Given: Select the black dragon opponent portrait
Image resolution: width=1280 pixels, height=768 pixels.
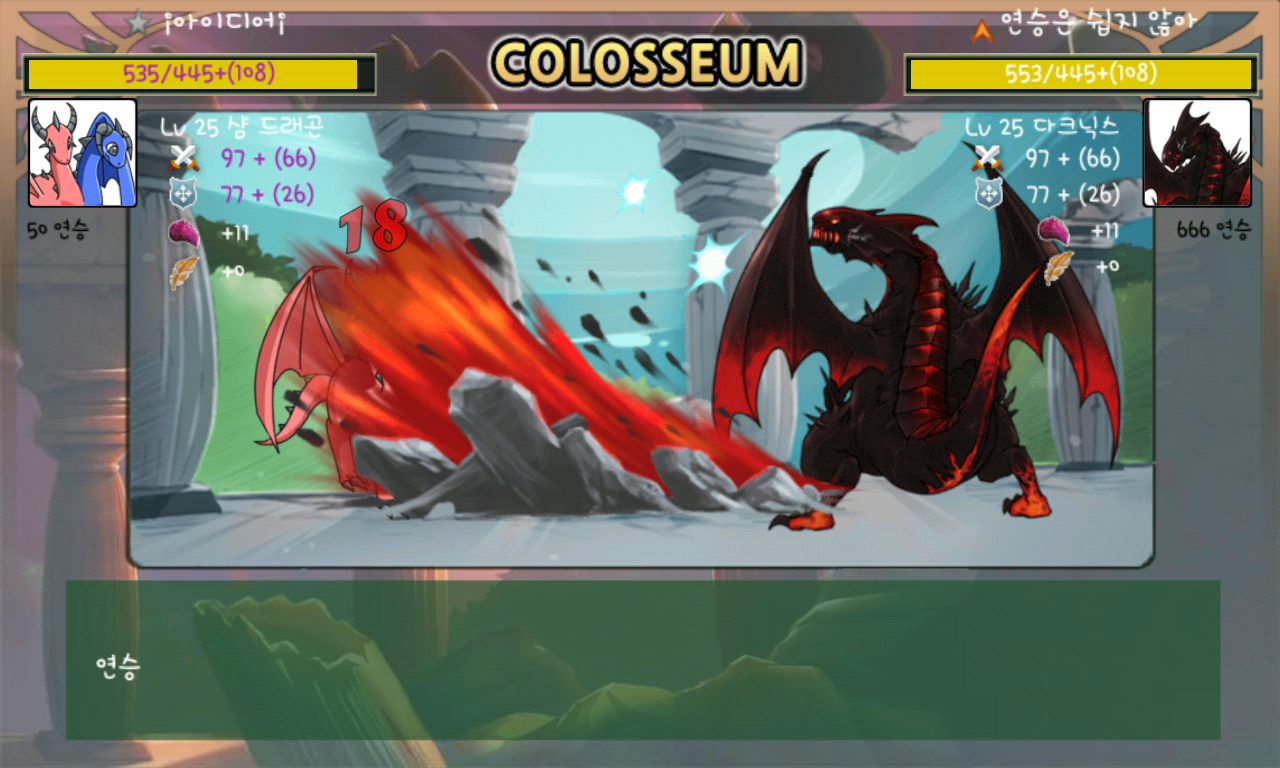Looking at the screenshot, I should coord(1197,153).
